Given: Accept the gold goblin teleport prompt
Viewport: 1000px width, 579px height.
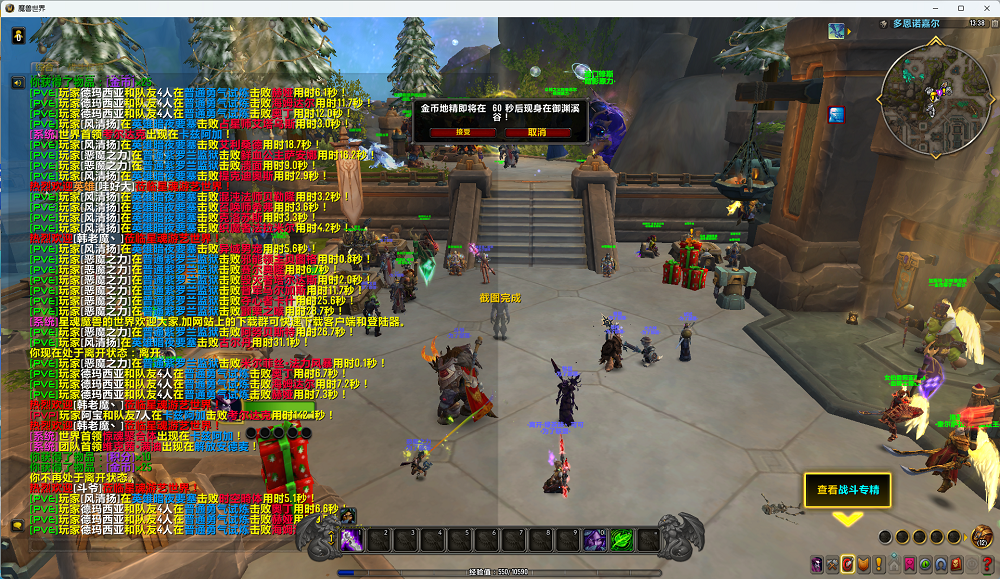Looking at the screenshot, I should click(449, 132).
